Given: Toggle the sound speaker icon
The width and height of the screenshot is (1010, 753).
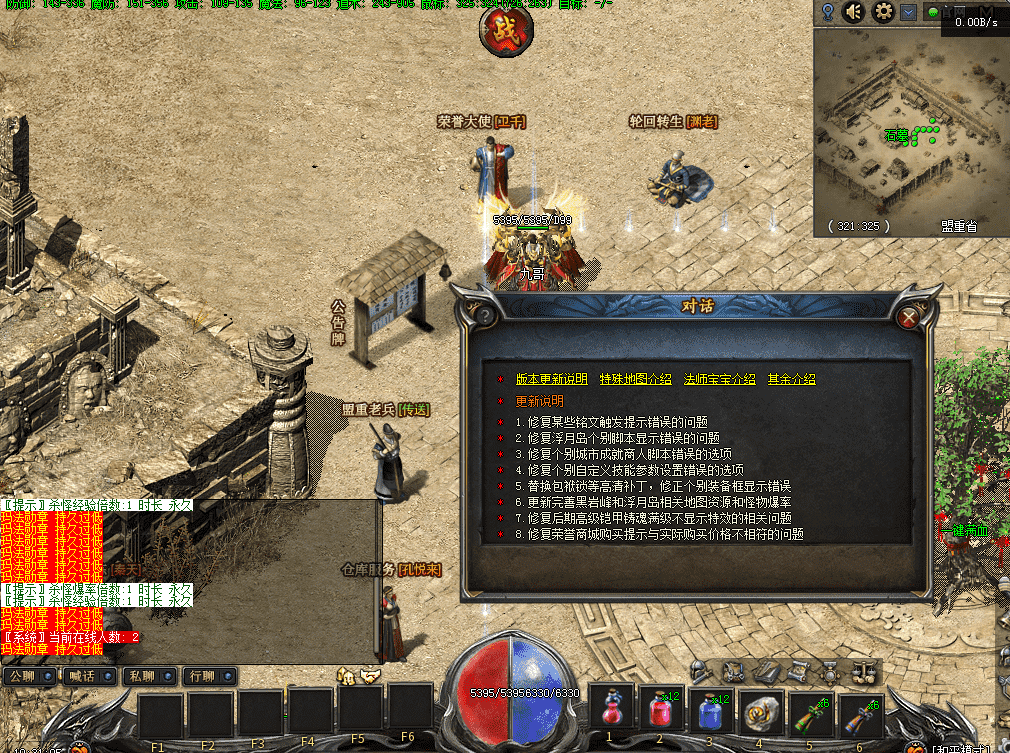Looking at the screenshot, I should (x=854, y=12).
